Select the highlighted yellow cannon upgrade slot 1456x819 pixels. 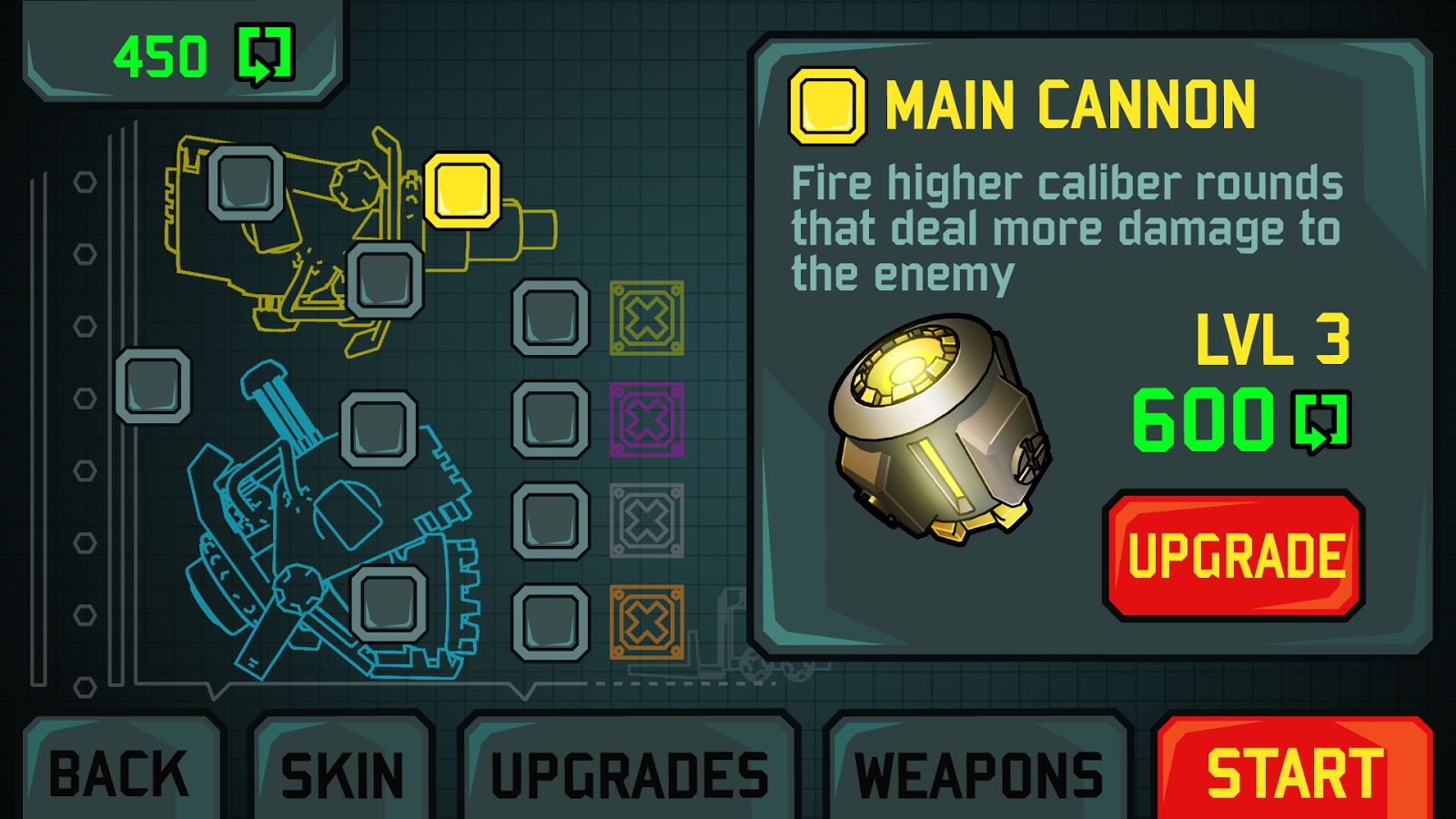(x=462, y=190)
